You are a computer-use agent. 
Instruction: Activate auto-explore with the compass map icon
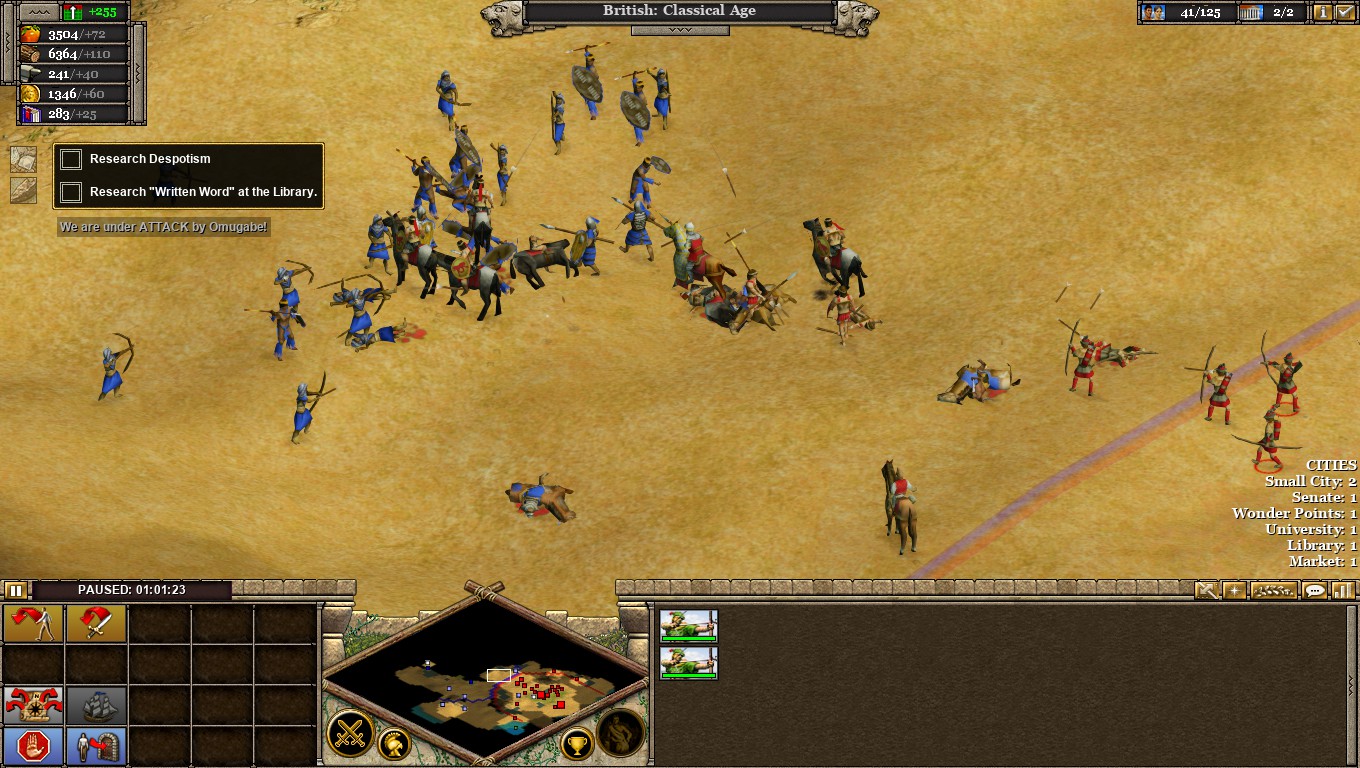click(33, 705)
